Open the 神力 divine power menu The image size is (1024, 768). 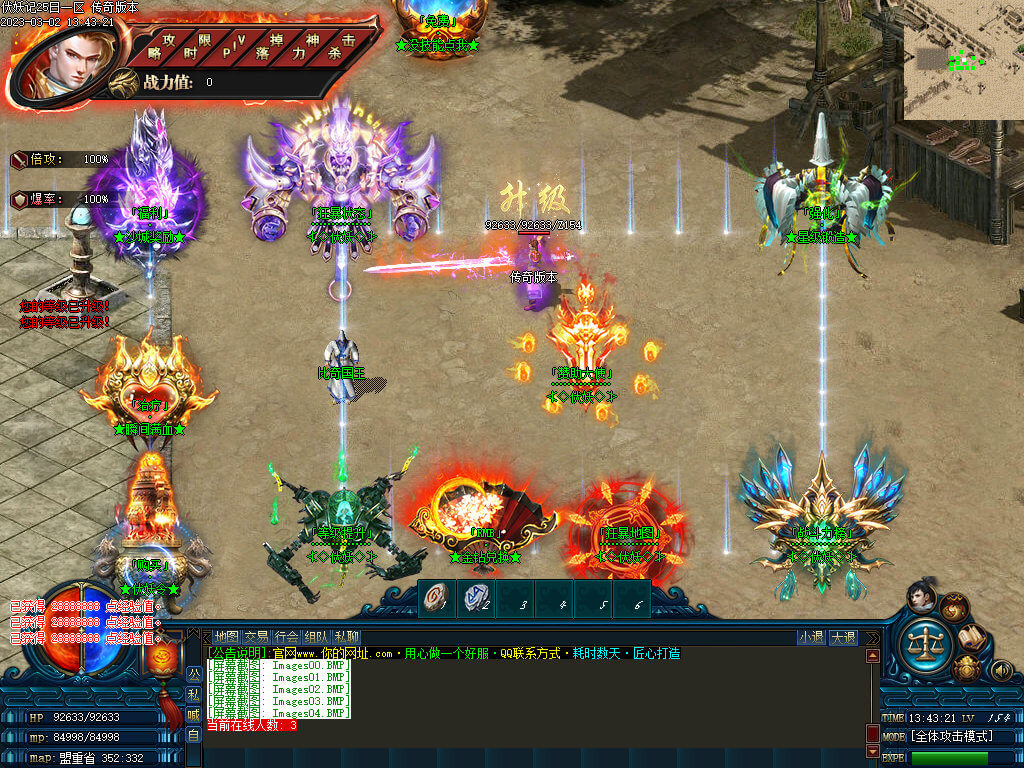click(x=308, y=44)
